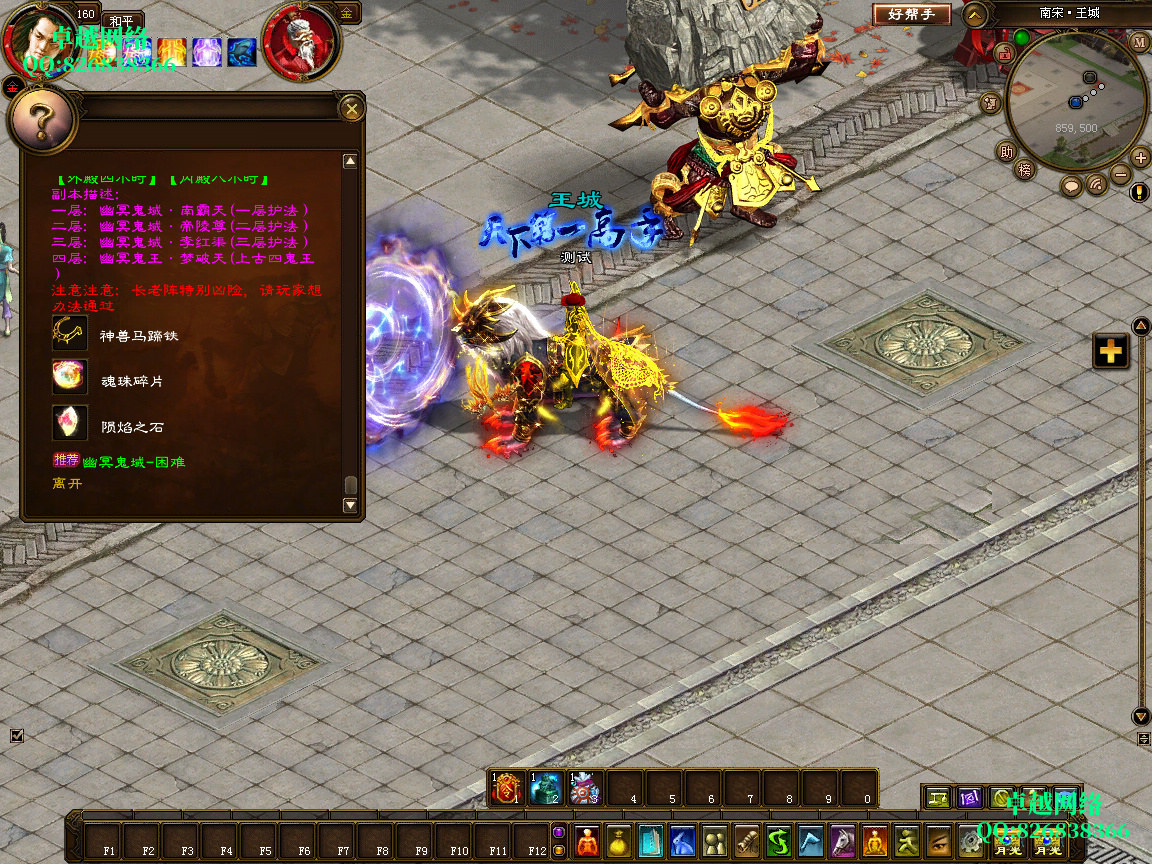Image resolution: width=1152 pixels, height=864 pixels.
Task: Open the 助 assist button
Action: pyautogui.click(x=1005, y=152)
